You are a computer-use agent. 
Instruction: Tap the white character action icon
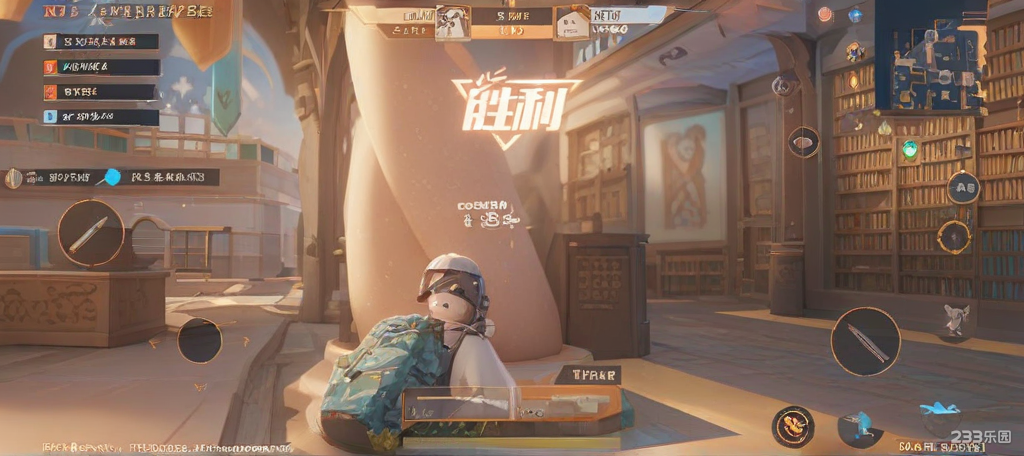[x=955, y=319]
